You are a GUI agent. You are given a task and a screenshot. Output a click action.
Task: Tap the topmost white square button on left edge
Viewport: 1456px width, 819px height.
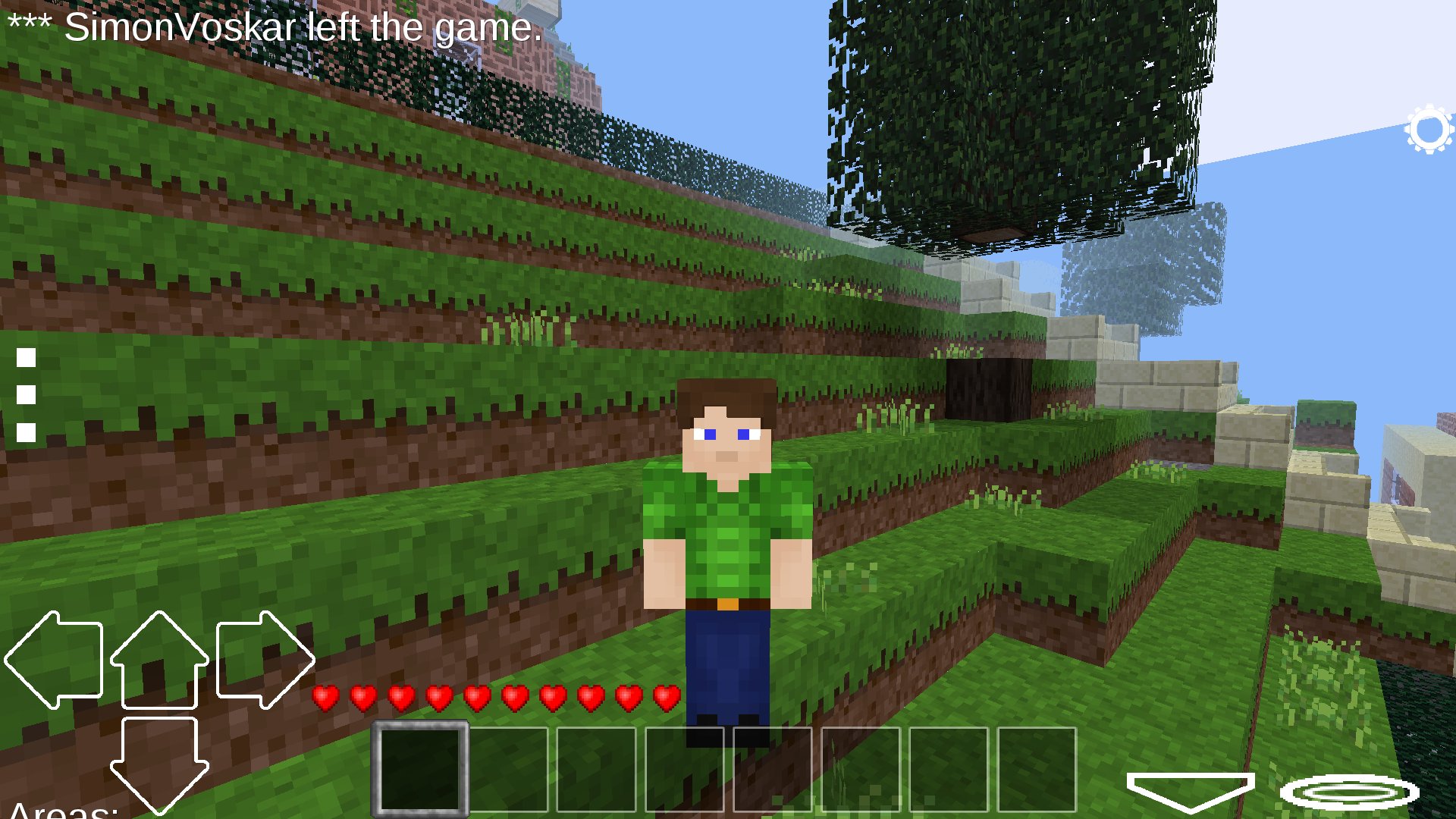pos(25,357)
